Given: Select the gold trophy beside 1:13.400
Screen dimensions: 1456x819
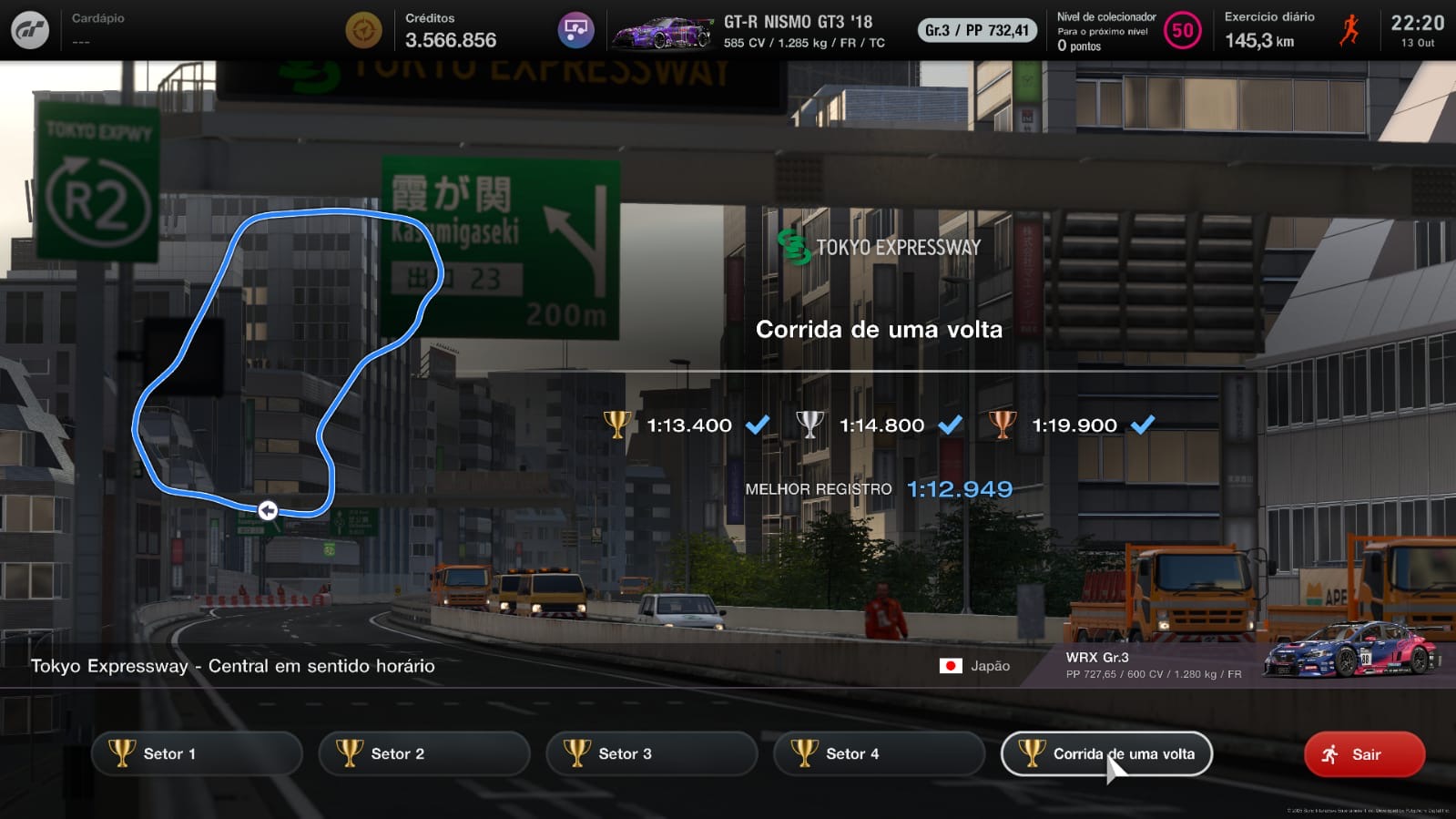Looking at the screenshot, I should pos(619,425).
